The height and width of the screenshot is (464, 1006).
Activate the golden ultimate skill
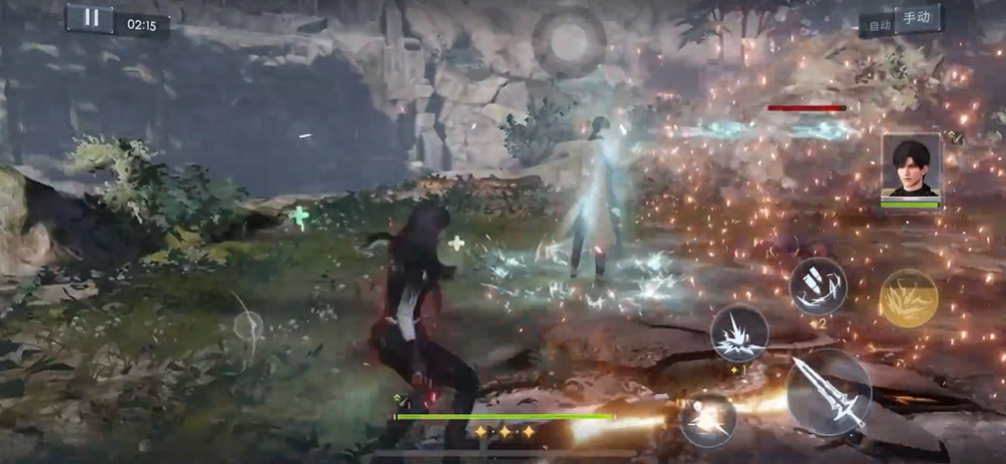pos(908,298)
